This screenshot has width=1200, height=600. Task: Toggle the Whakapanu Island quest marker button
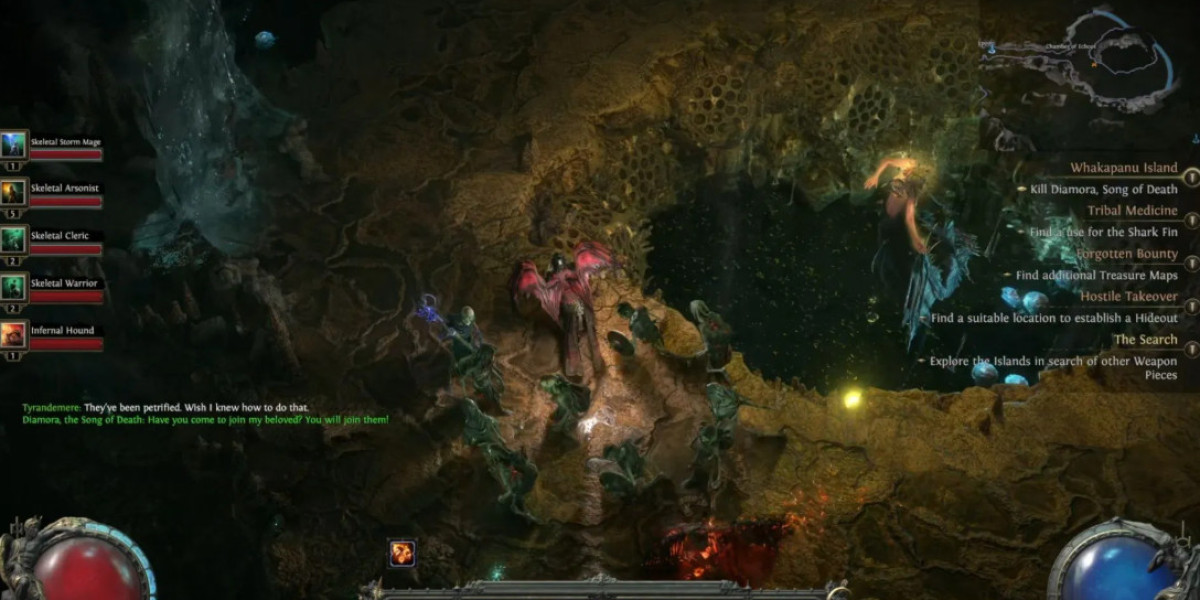(1191, 176)
